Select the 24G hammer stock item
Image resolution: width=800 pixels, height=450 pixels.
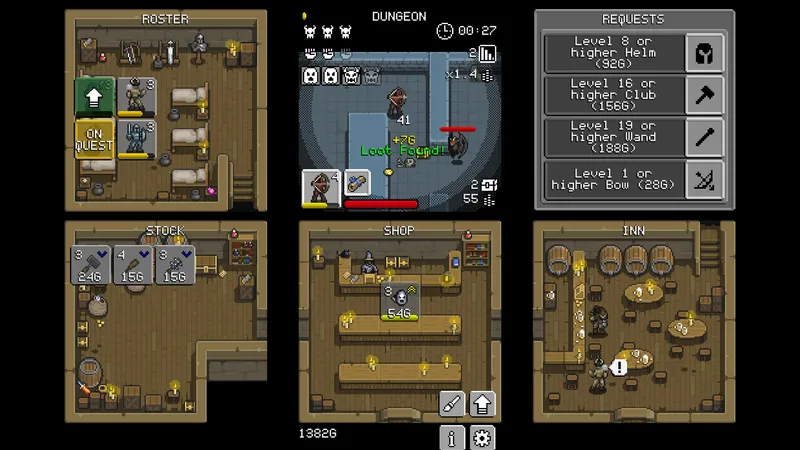(91, 266)
